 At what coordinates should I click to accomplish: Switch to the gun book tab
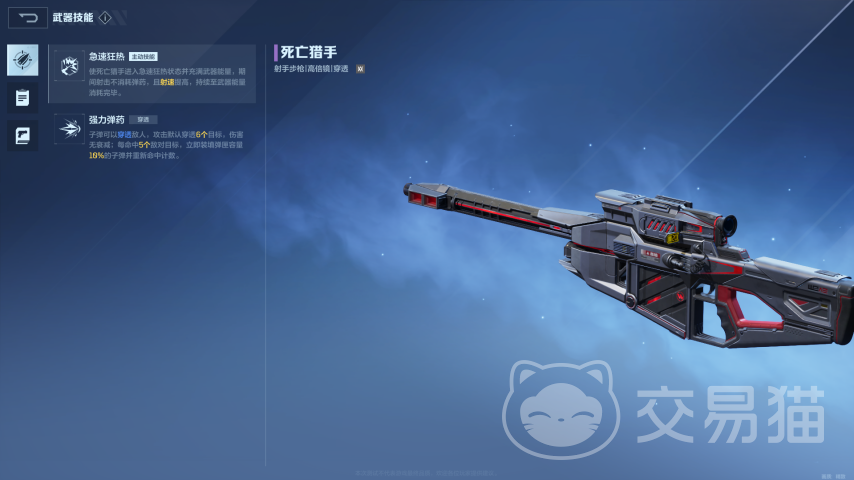point(22,136)
